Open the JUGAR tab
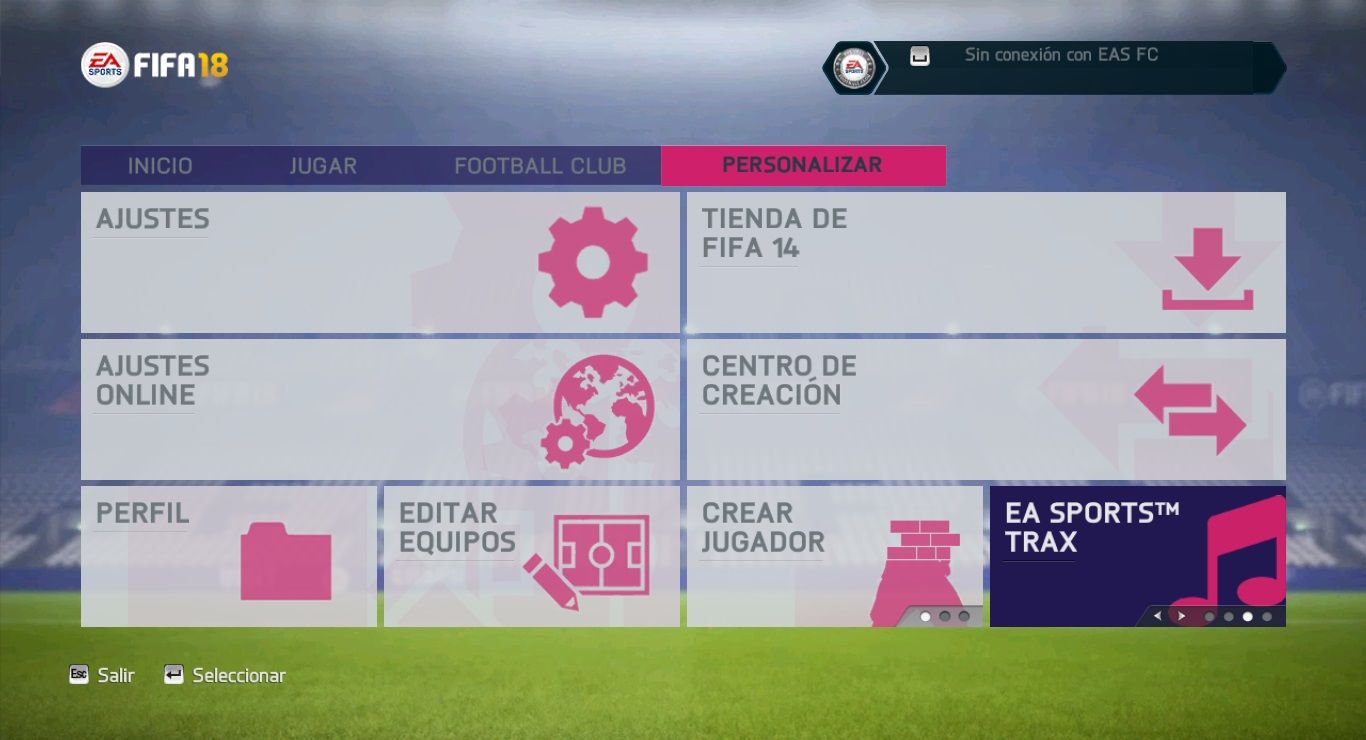The height and width of the screenshot is (740, 1366). click(323, 166)
